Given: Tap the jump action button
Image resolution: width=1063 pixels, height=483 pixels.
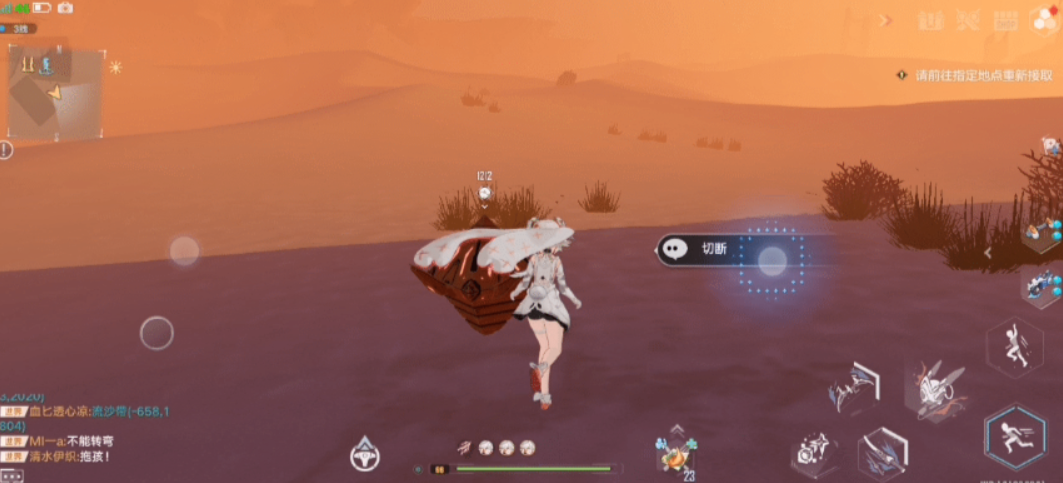Looking at the screenshot, I should [1014, 346].
